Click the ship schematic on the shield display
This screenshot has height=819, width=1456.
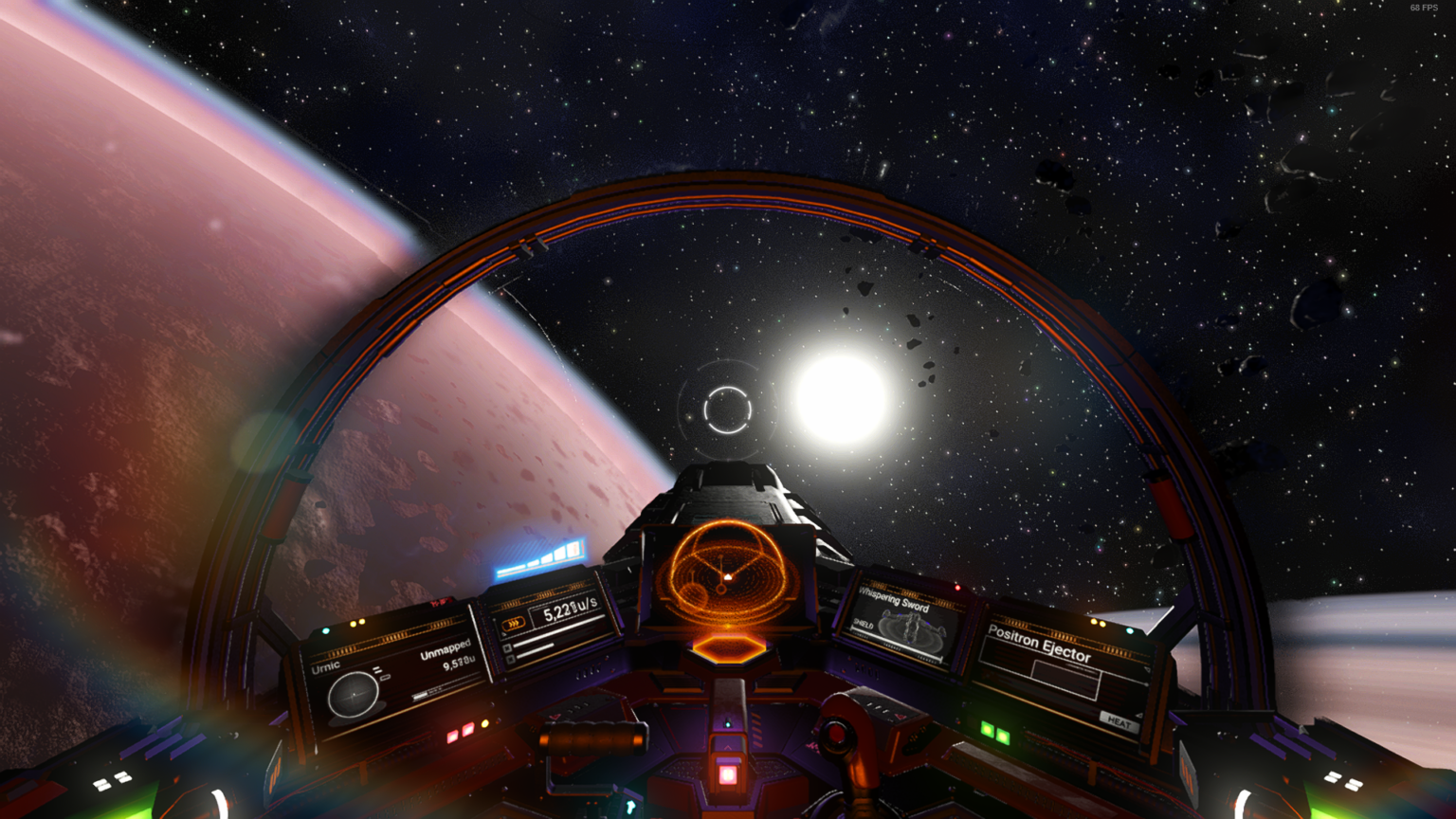(x=910, y=628)
